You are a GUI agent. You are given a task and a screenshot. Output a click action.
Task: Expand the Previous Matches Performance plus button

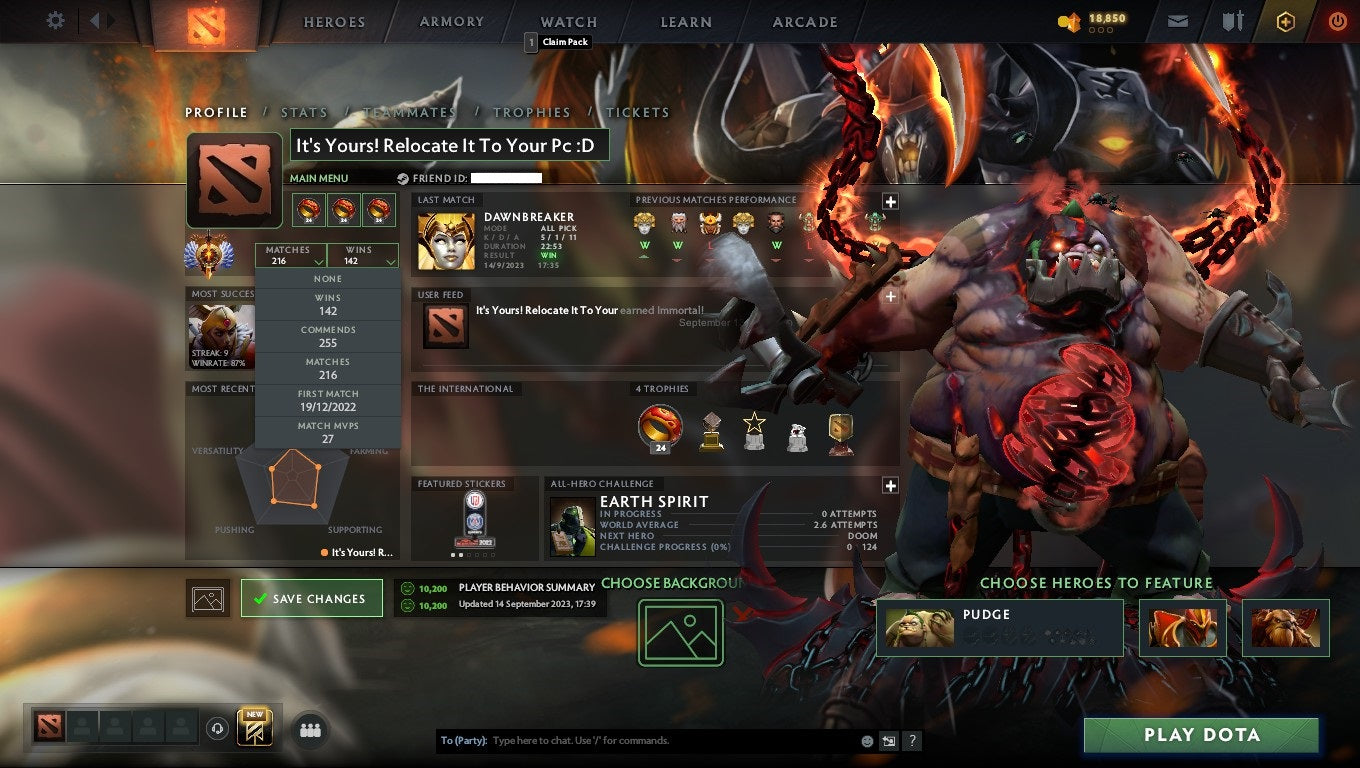click(890, 201)
